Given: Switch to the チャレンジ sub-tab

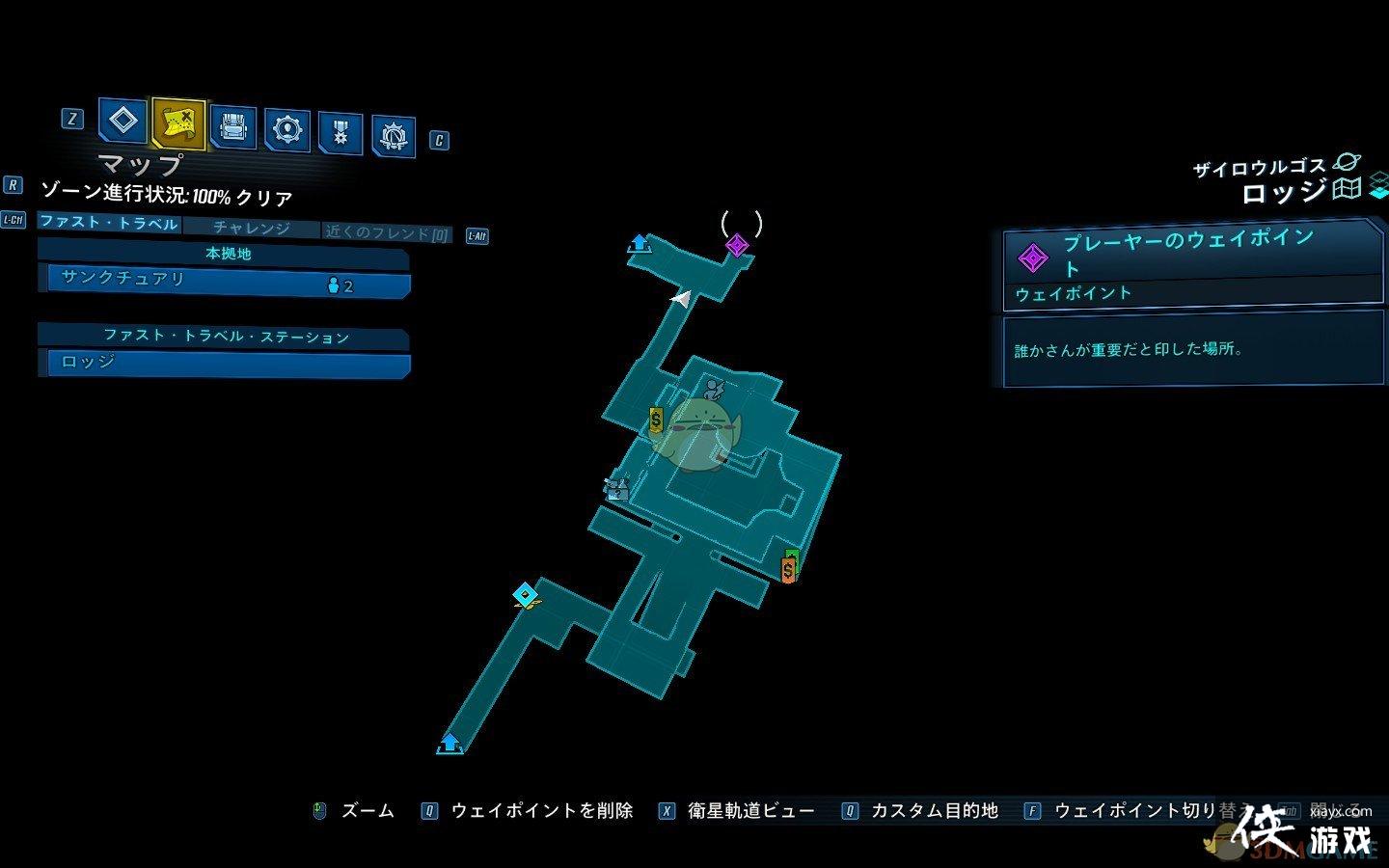Looking at the screenshot, I should coord(251,229).
